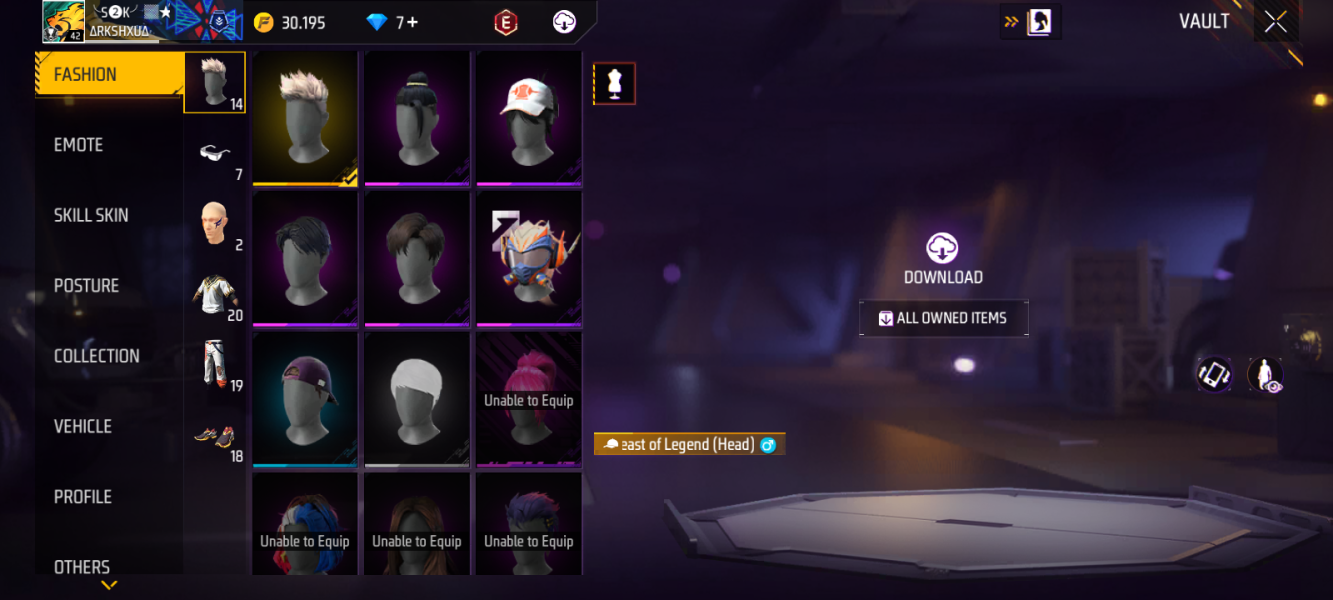1333x600 pixels.
Task: Open the face paint subcategory
Action: 215,223
